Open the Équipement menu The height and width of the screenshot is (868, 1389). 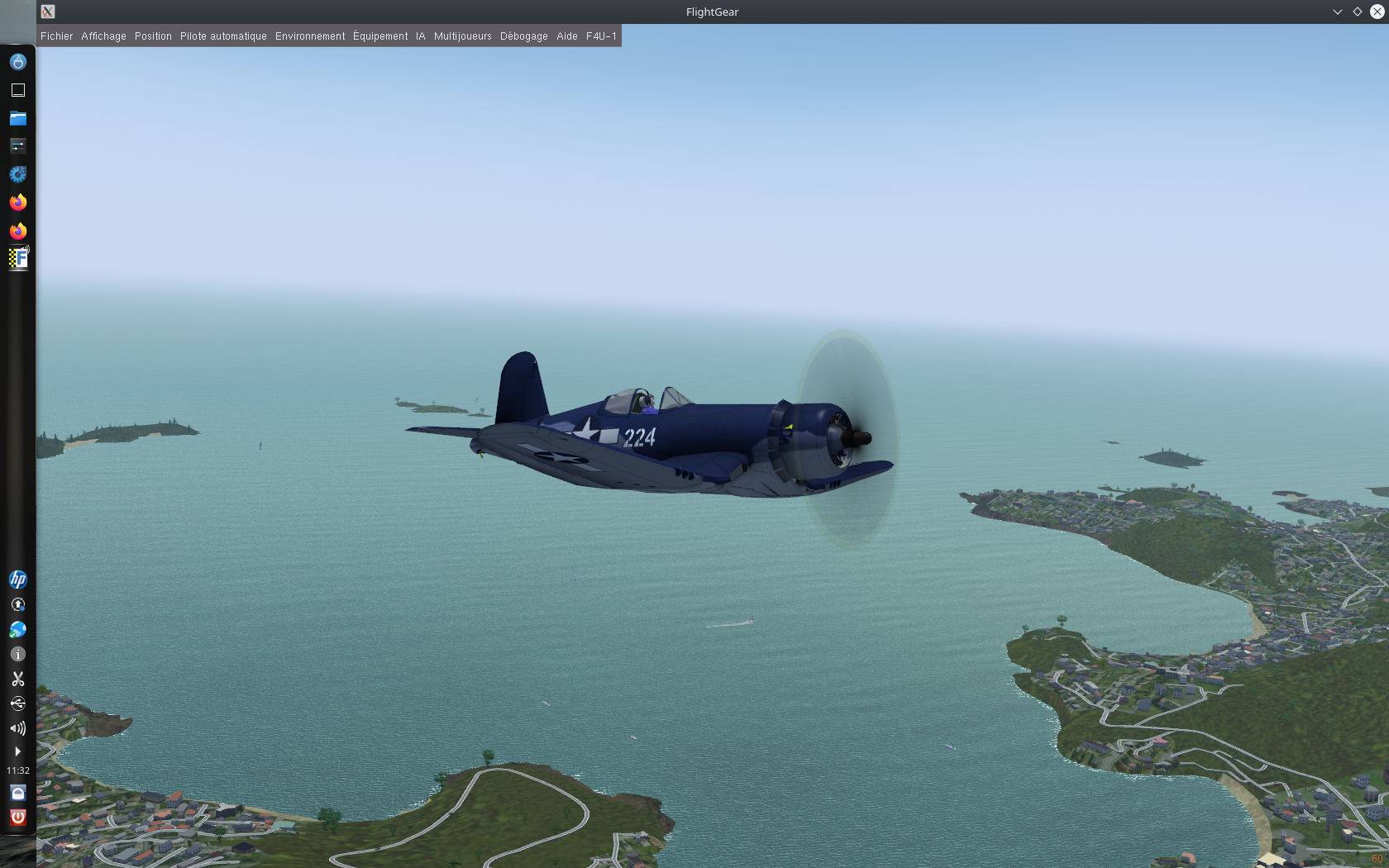tap(380, 36)
